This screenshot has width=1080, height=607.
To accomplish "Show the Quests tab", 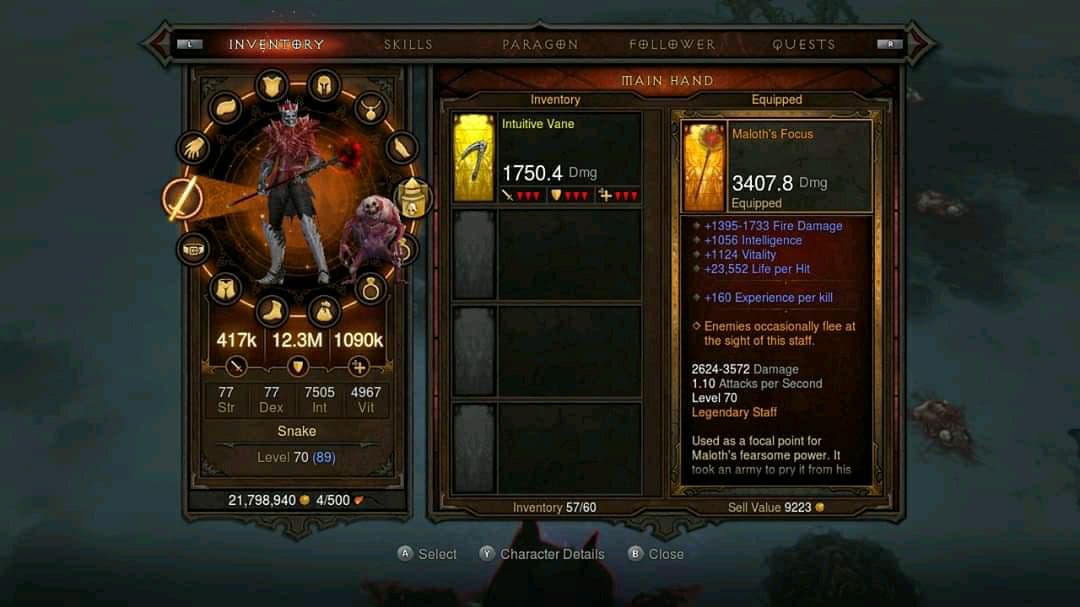I will point(803,45).
